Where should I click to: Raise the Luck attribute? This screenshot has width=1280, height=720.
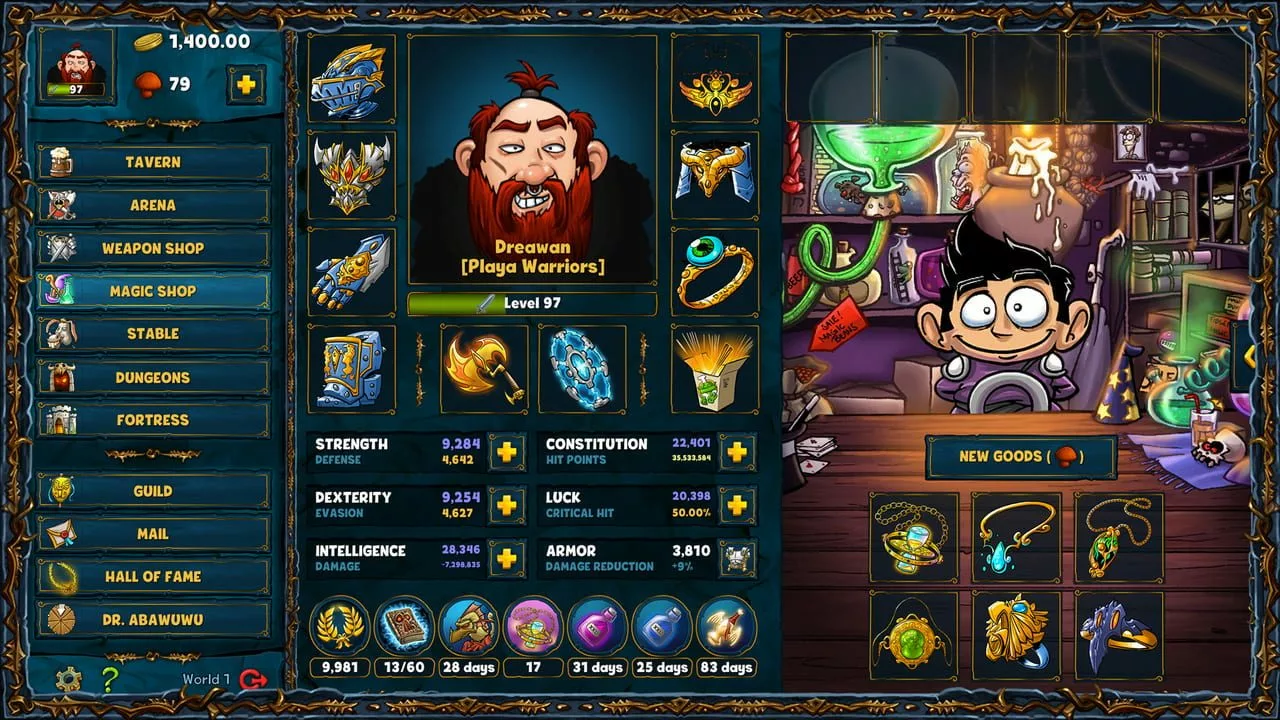737,505
